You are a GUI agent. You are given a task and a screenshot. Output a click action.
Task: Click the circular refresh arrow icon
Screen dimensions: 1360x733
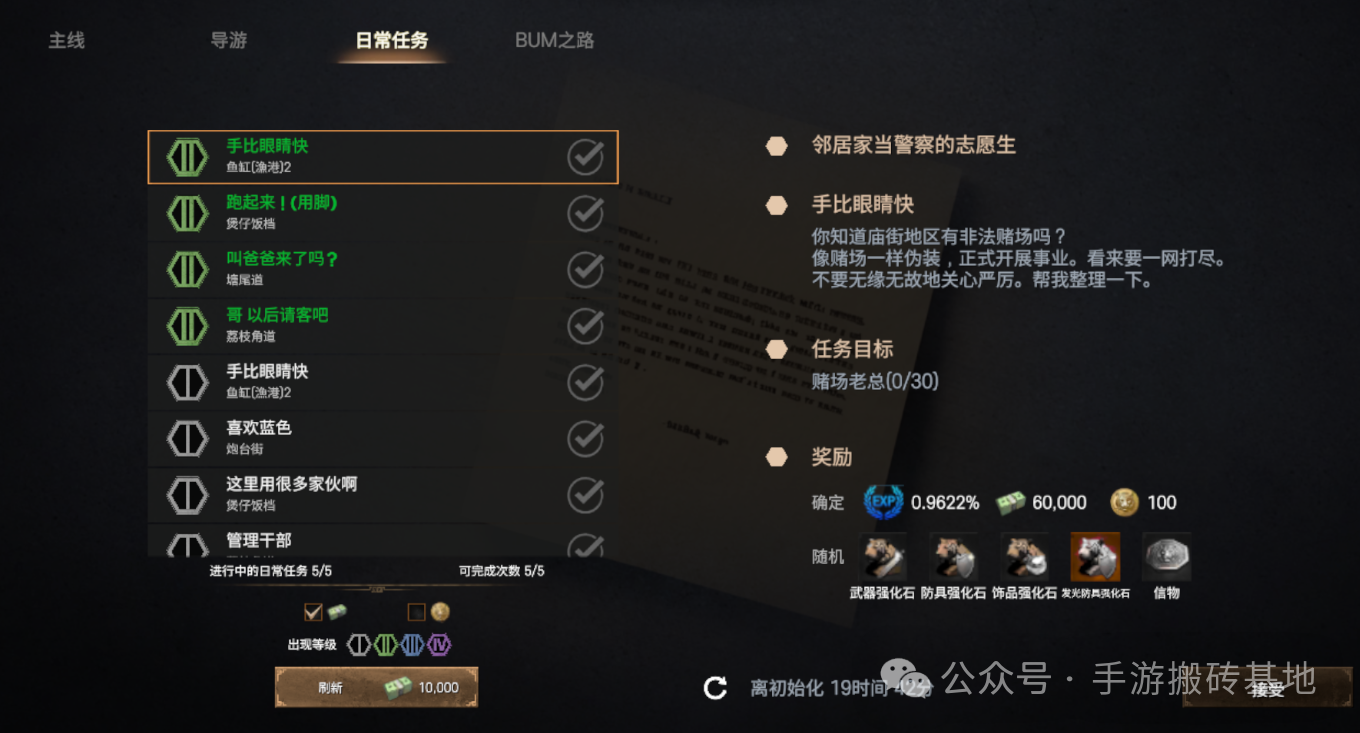click(x=714, y=688)
